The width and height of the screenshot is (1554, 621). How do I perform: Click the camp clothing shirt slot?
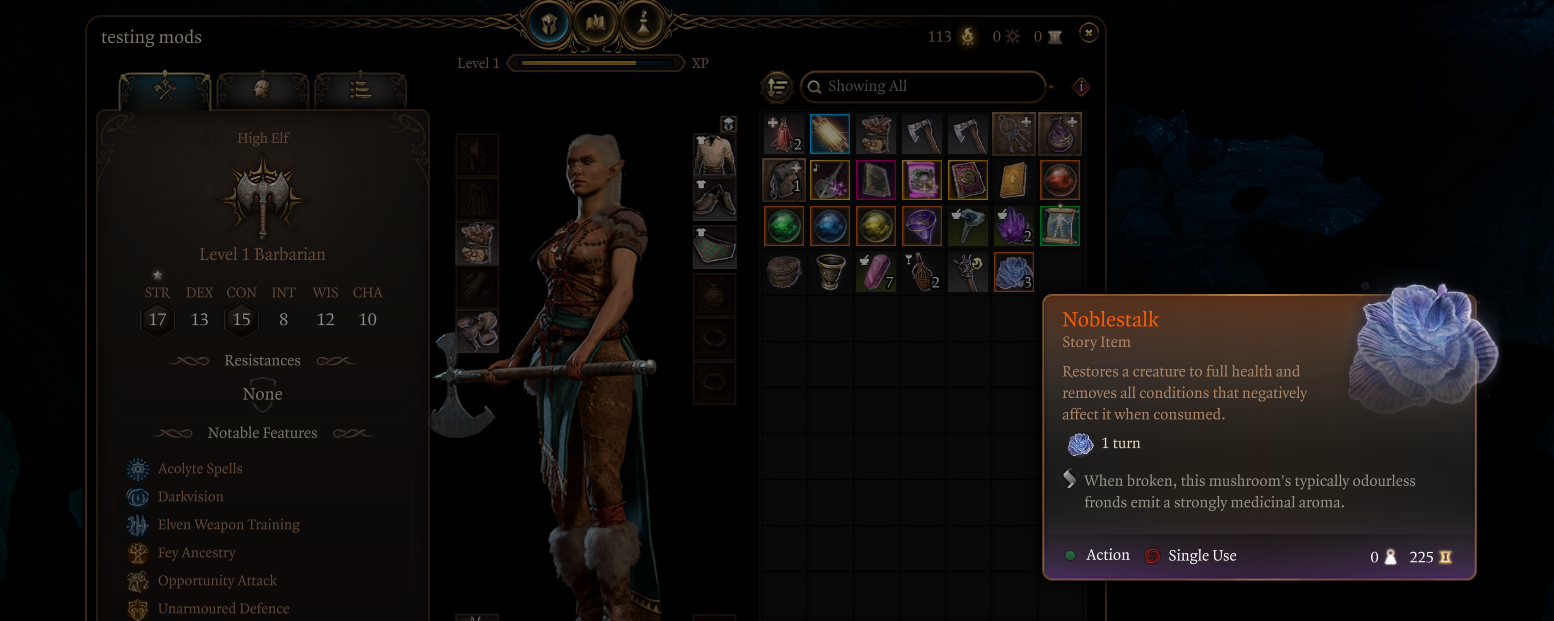pyautogui.click(x=714, y=155)
